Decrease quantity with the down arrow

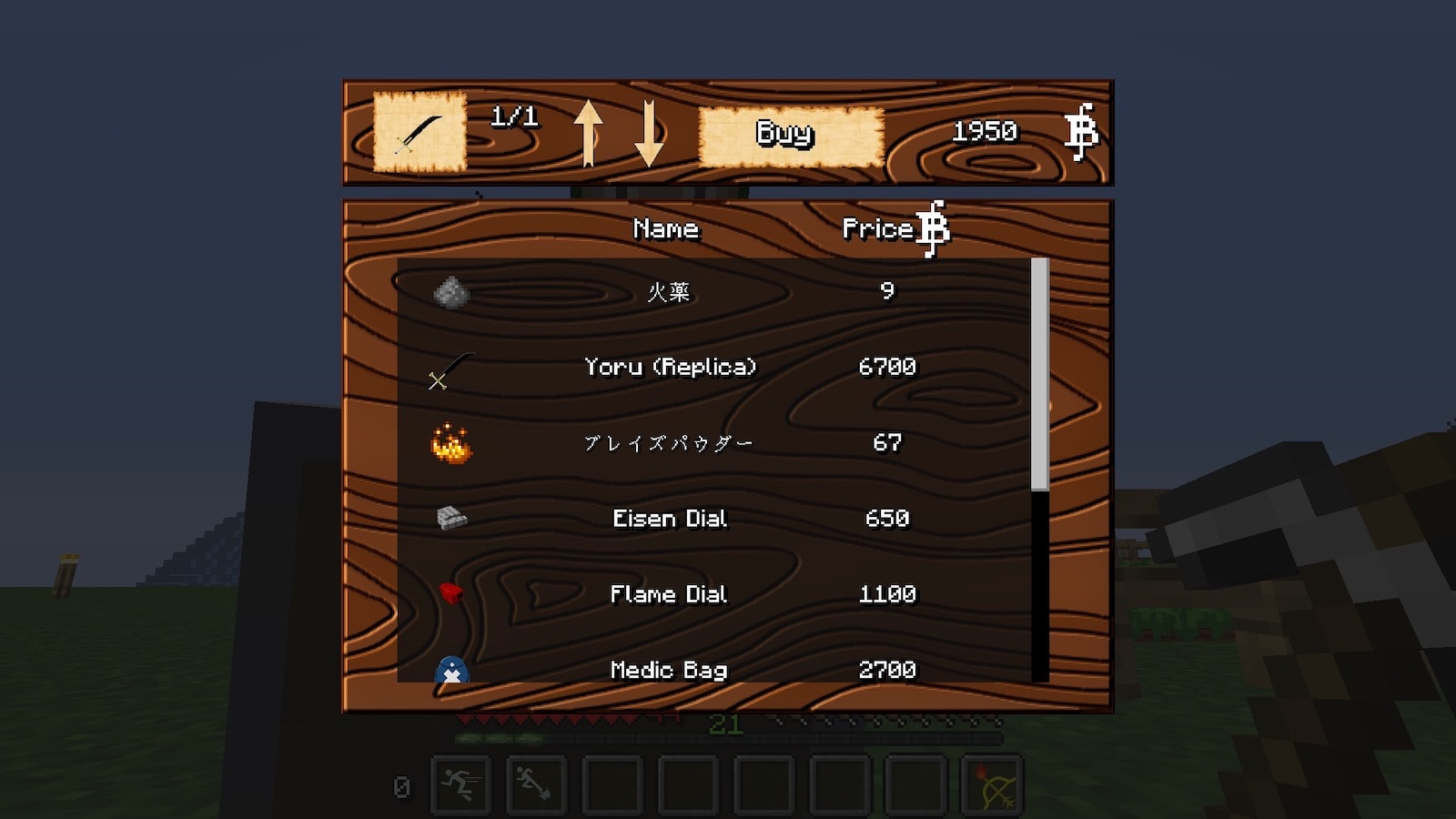point(648,133)
